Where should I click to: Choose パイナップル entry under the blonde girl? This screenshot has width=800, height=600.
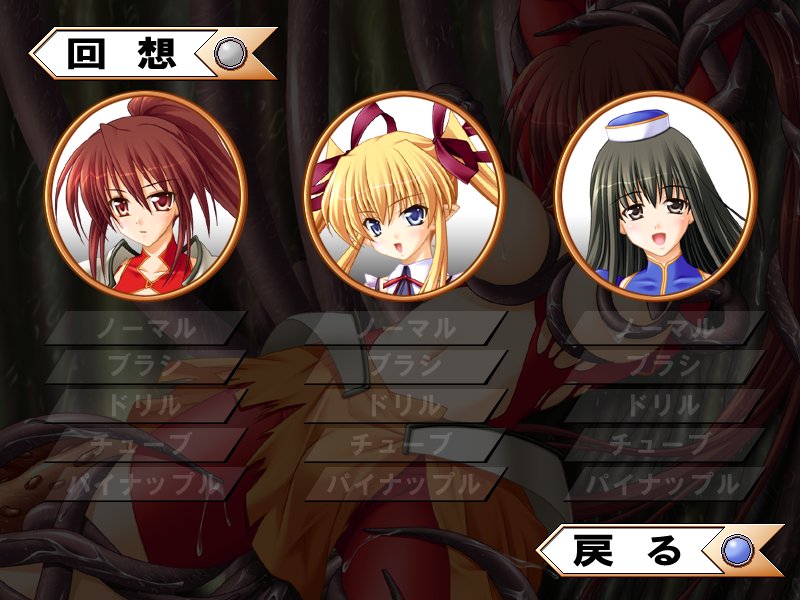click(x=405, y=484)
